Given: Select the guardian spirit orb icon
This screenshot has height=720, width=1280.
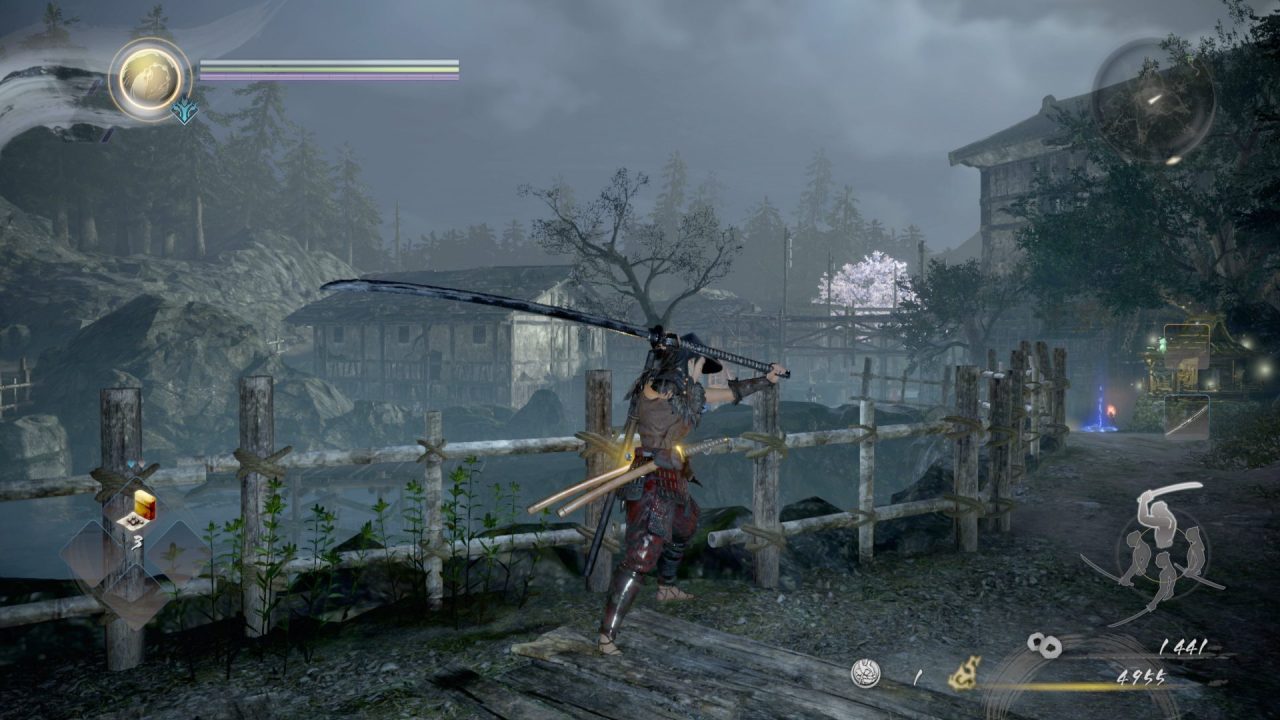Looking at the screenshot, I should point(150,78).
